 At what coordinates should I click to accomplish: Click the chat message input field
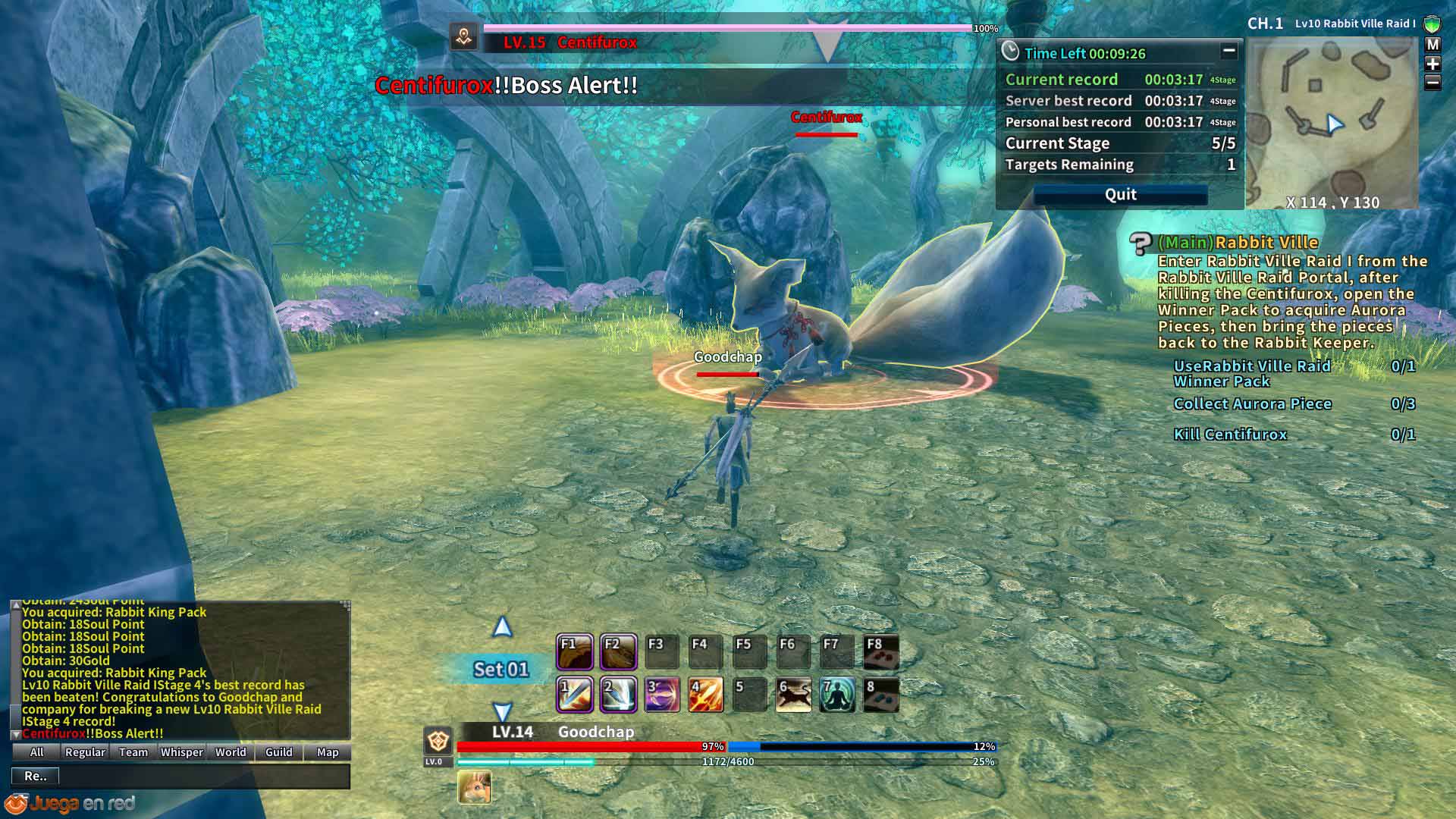(203, 776)
